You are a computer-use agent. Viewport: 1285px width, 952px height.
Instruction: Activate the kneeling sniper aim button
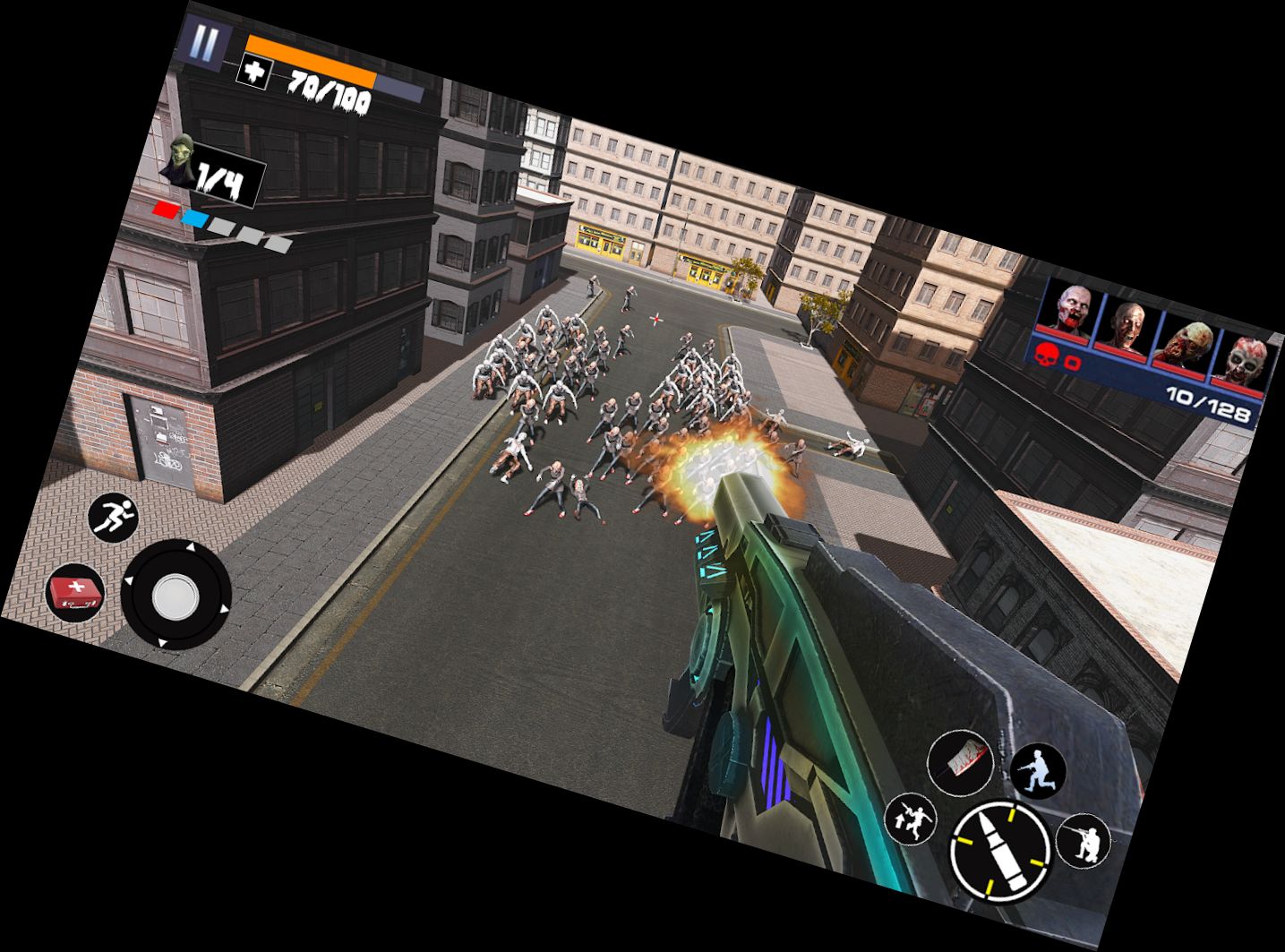[x=1084, y=842]
